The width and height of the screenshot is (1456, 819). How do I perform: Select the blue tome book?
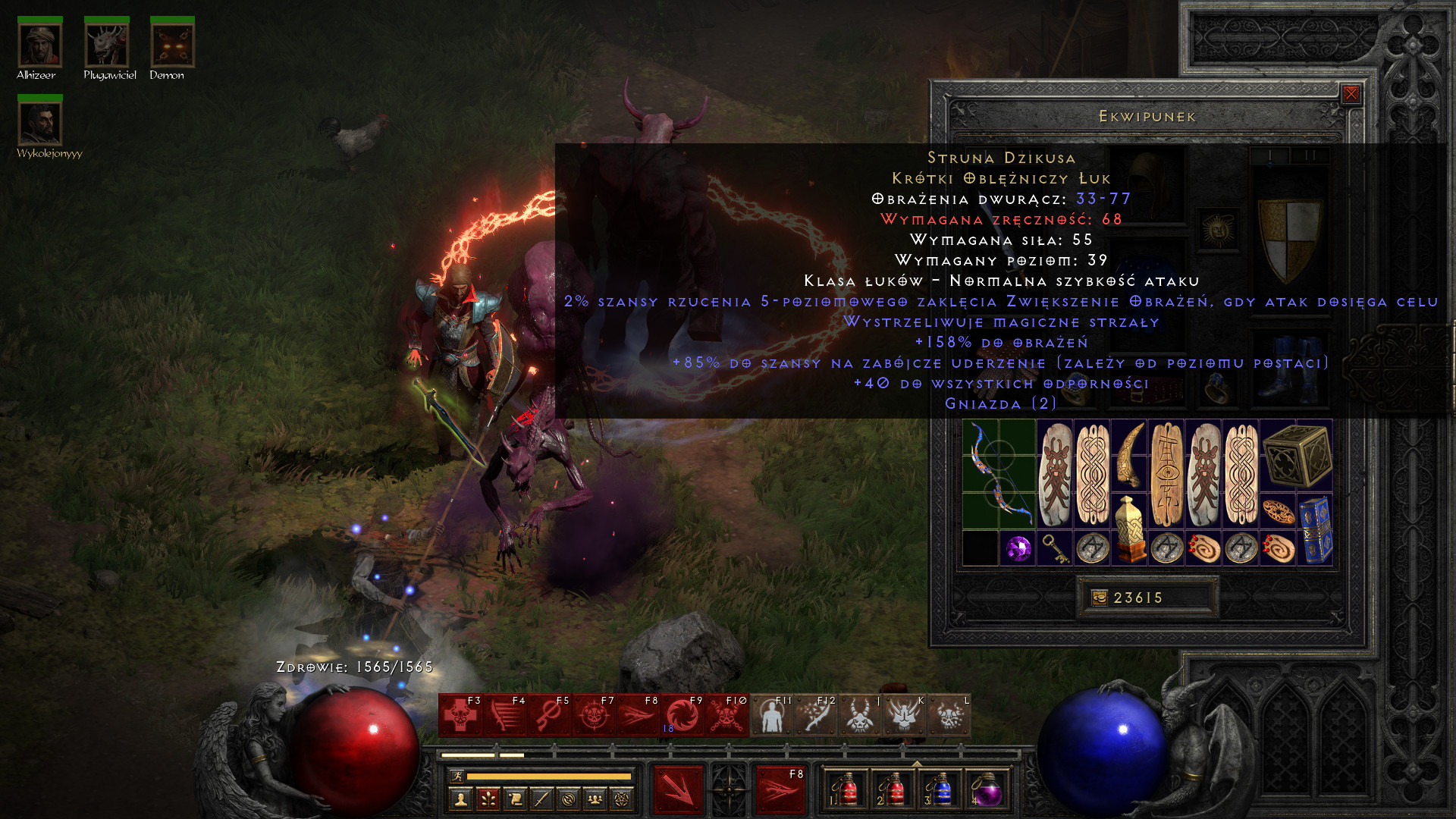coord(1315,529)
